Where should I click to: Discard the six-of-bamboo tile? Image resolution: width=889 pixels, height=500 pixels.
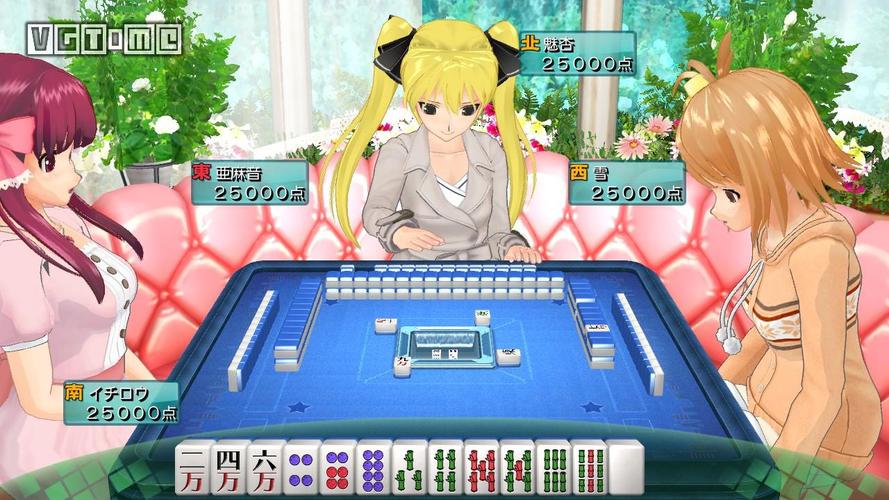click(x=553, y=469)
